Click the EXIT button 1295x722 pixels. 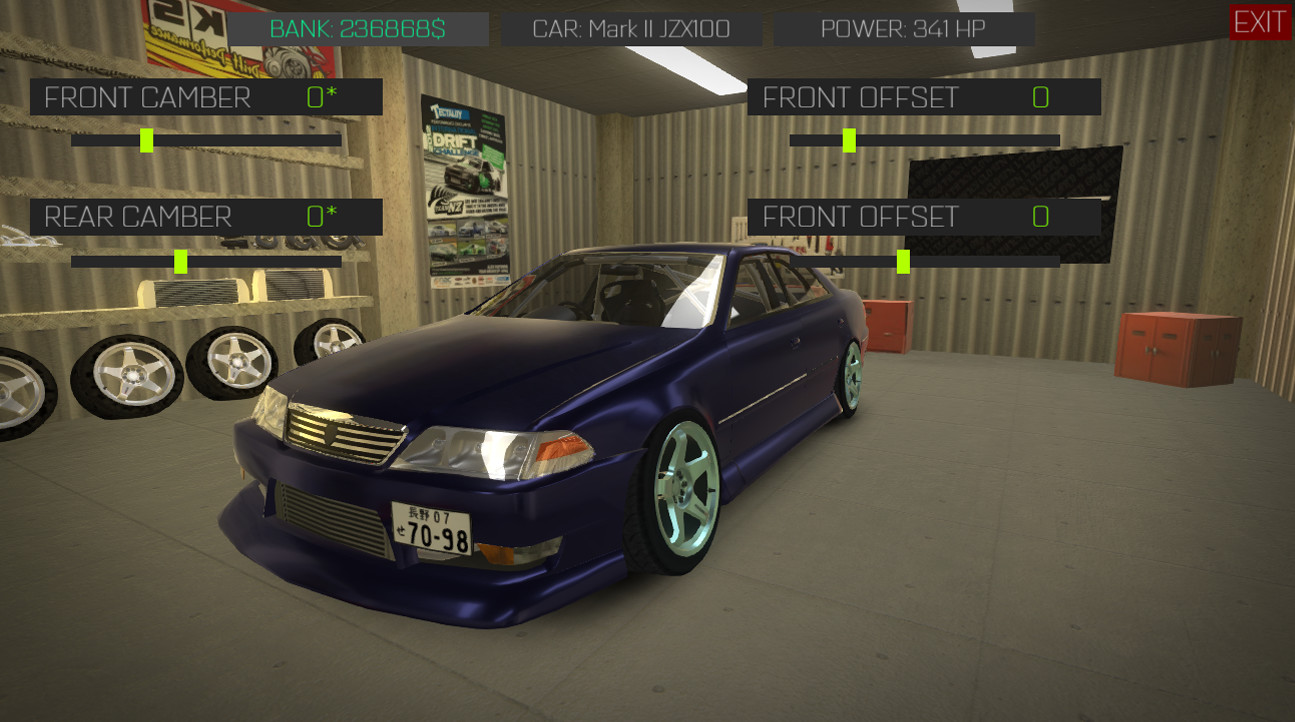point(1259,20)
